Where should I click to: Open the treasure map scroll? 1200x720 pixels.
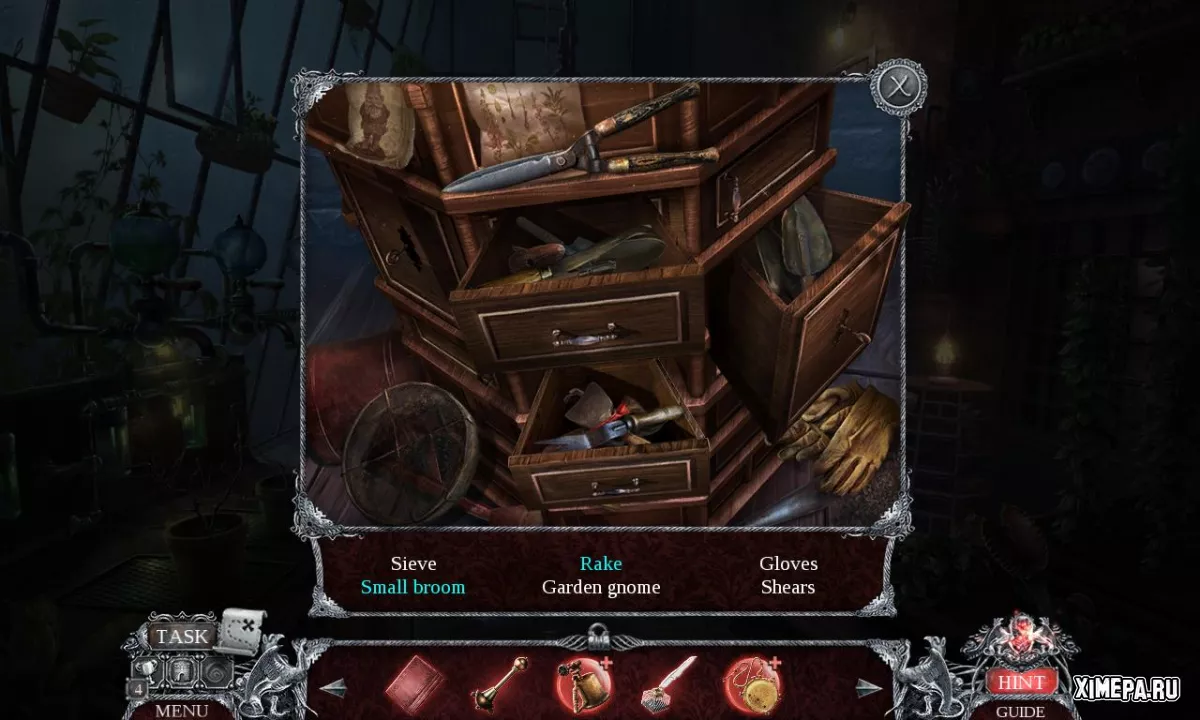click(240, 630)
